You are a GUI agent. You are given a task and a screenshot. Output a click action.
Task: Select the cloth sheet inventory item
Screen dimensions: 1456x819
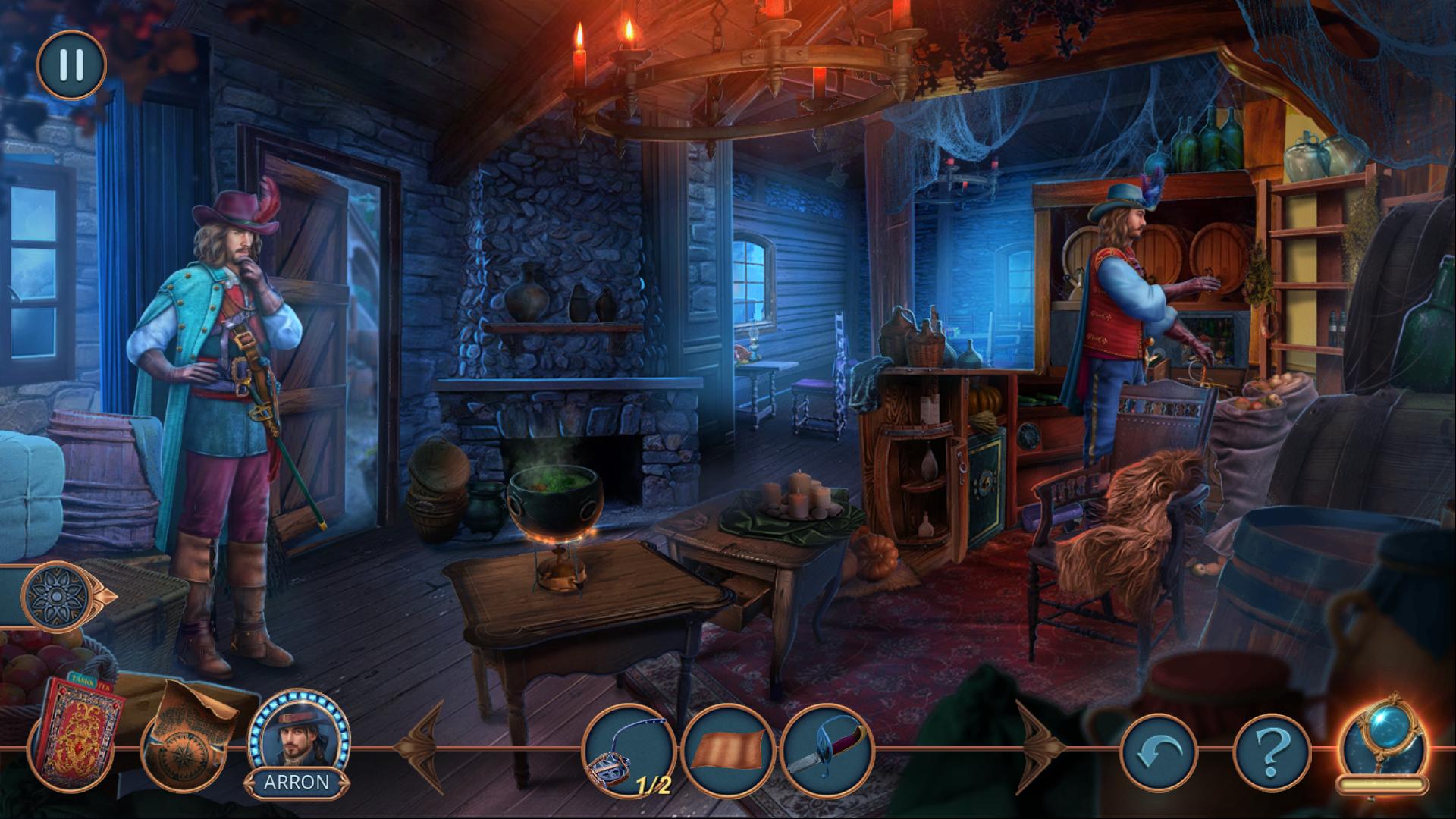pyautogui.click(x=727, y=750)
